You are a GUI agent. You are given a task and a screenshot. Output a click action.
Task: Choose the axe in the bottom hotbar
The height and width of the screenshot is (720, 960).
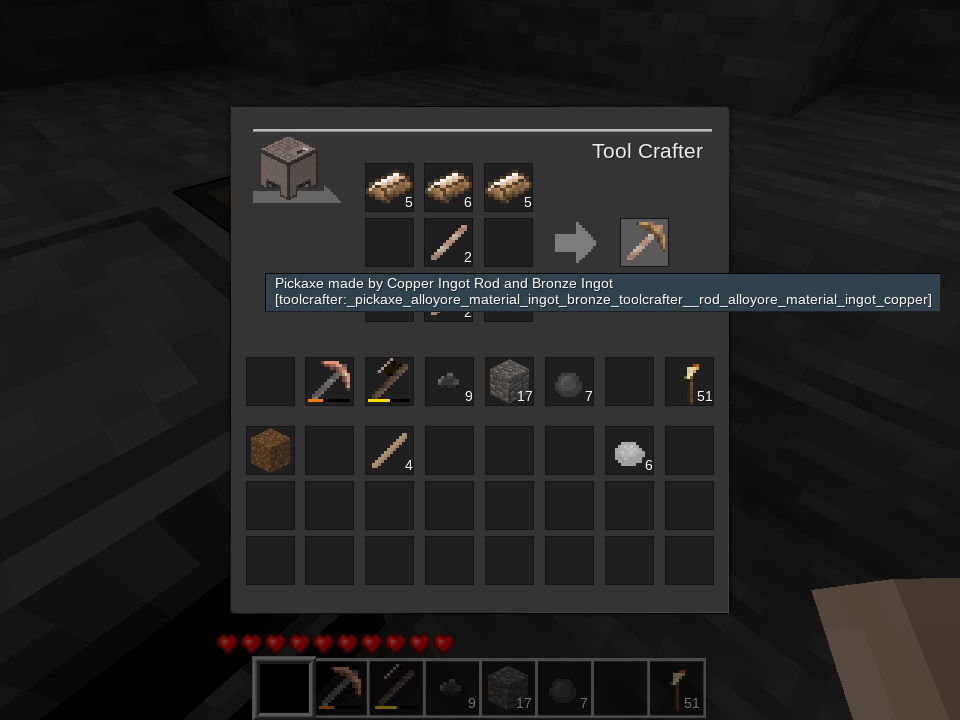pyautogui.click(x=396, y=688)
